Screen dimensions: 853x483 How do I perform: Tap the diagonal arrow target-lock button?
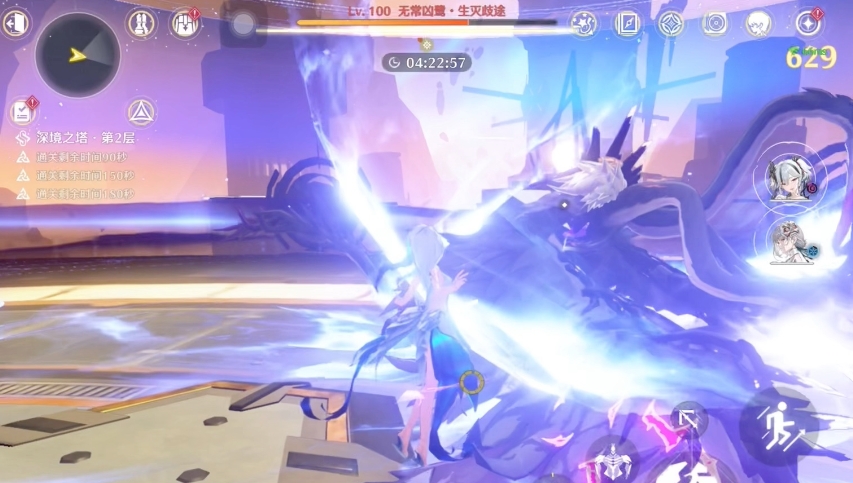[x=688, y=420]
